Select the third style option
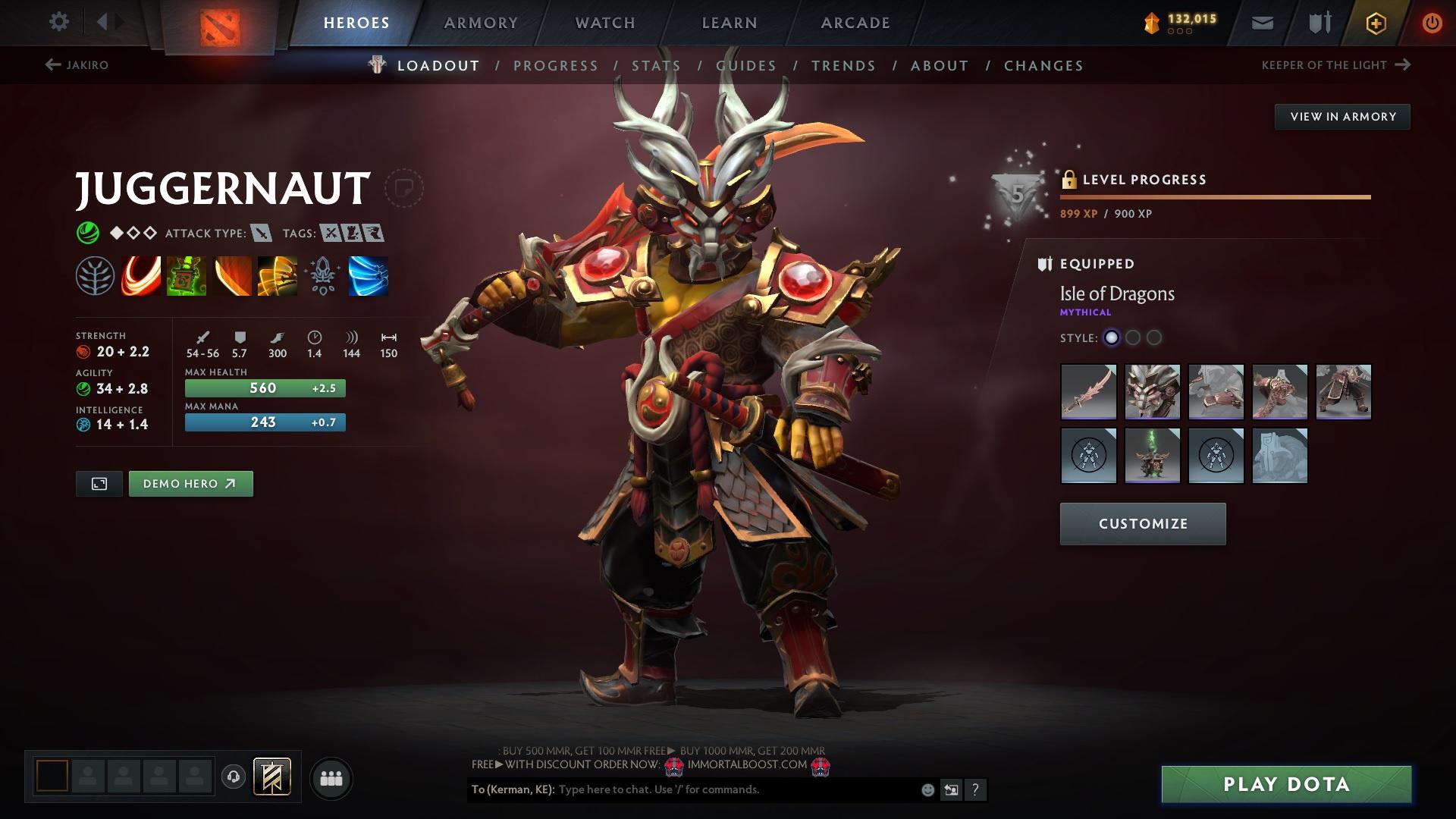The image size is (1456, 819). pyautogui.click(x=1155, y=339)
